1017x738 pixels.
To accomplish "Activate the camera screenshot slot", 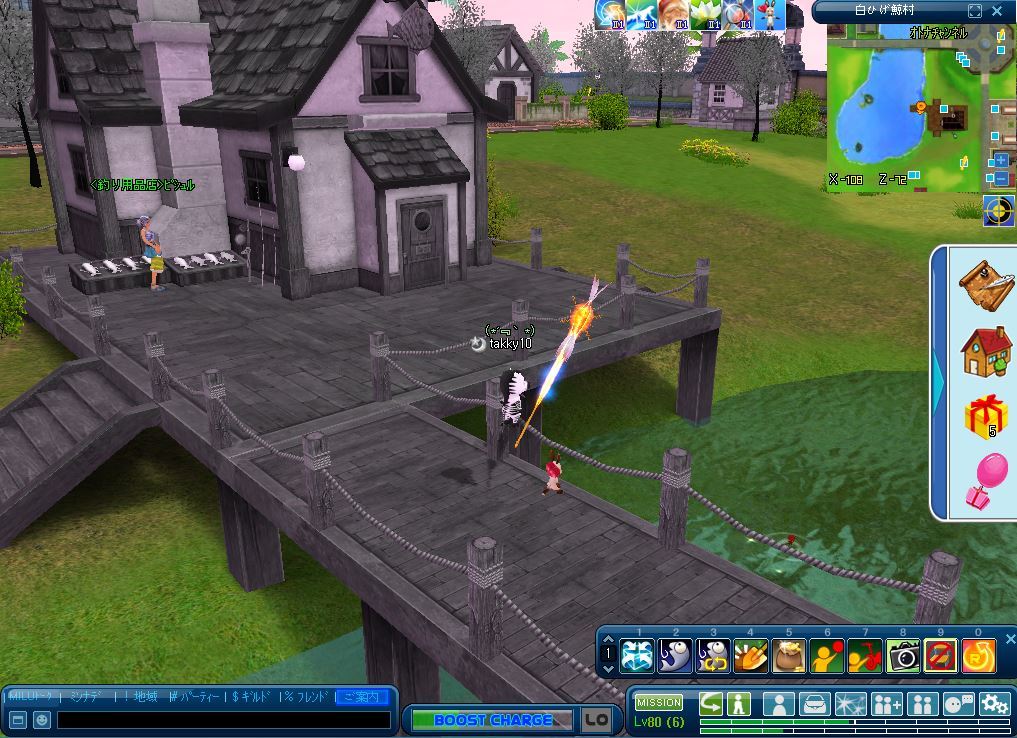I will coord(903,656).
